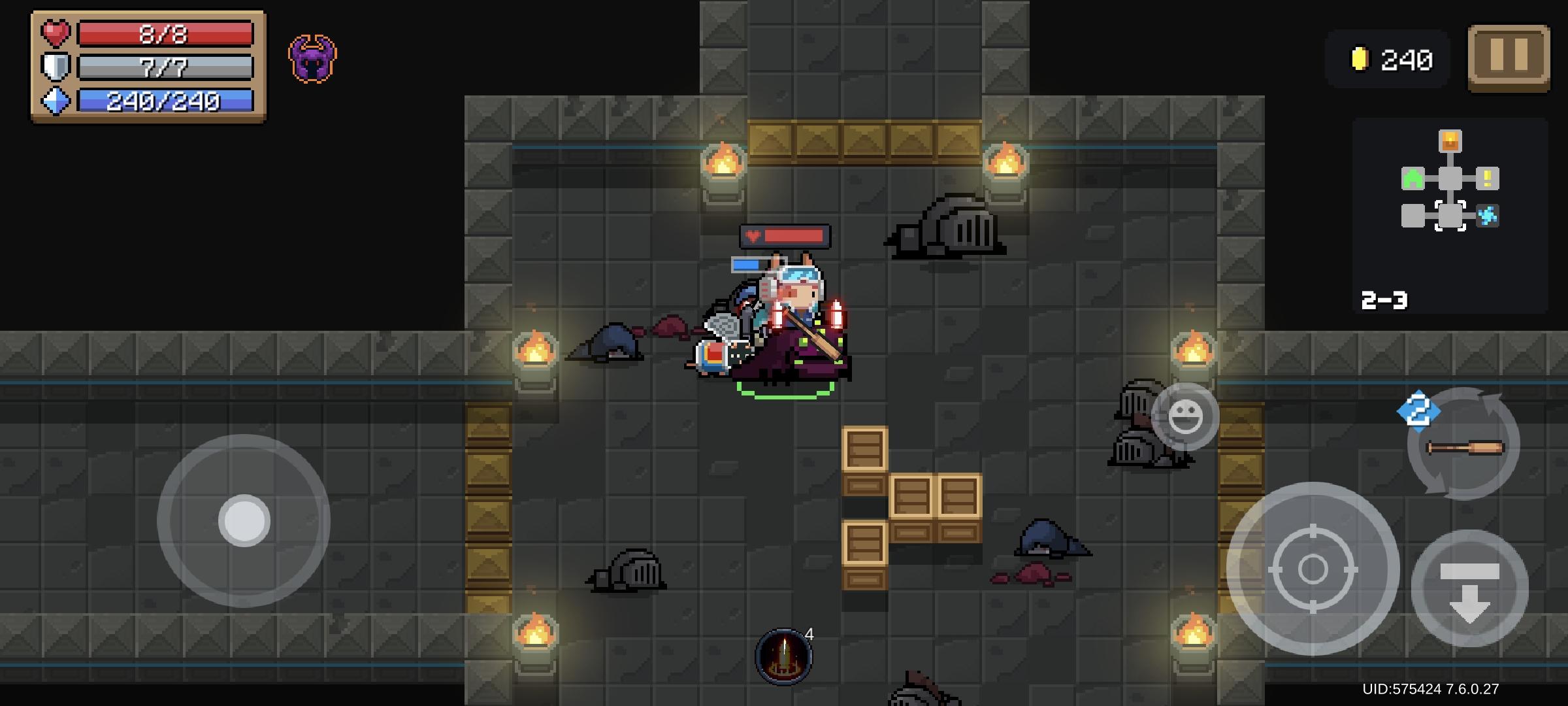Select the green room on the minimap
This screenshot has width=1568, height=706.
(1413, 178)
